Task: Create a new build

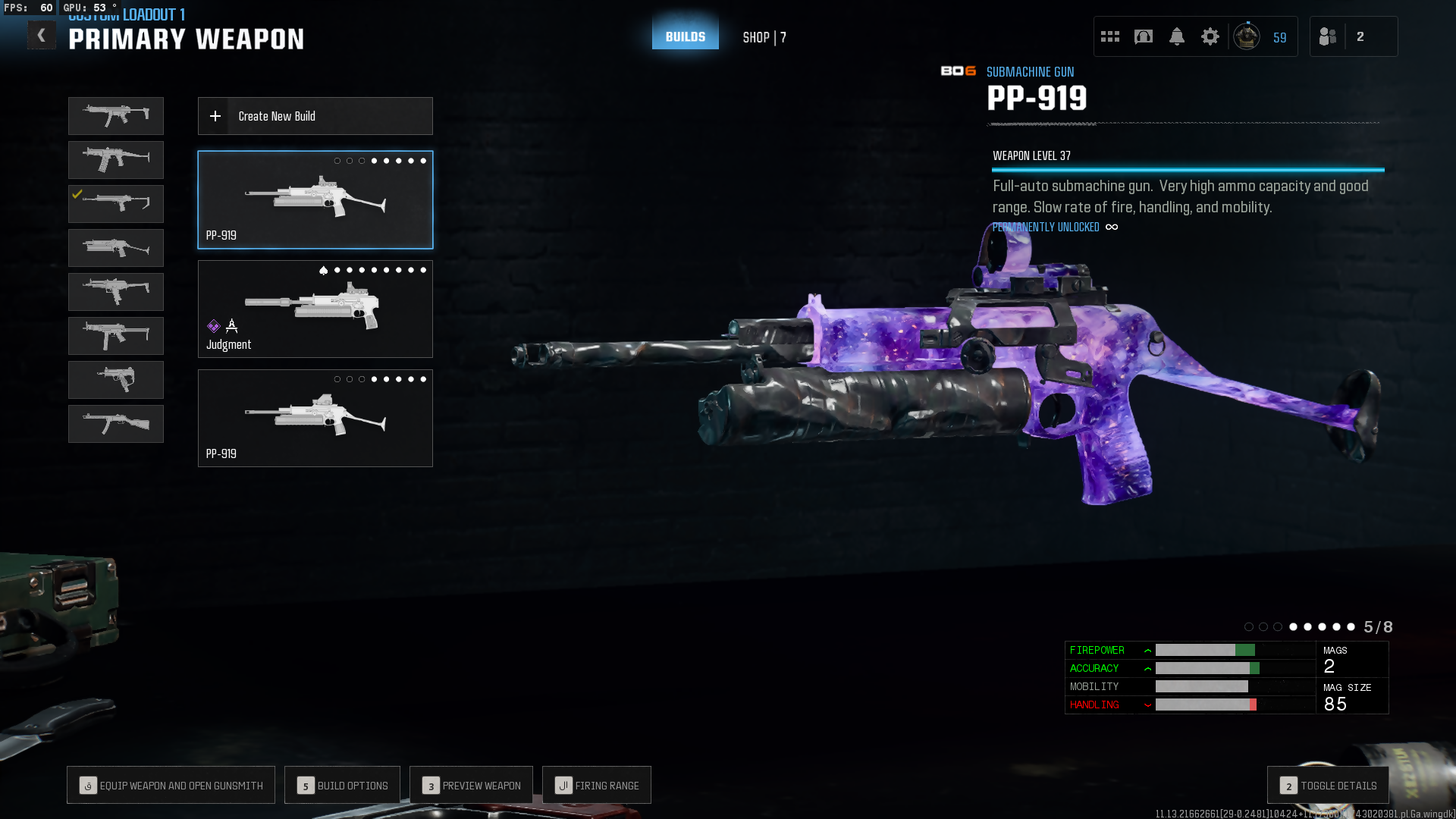Action: point(315,116)
